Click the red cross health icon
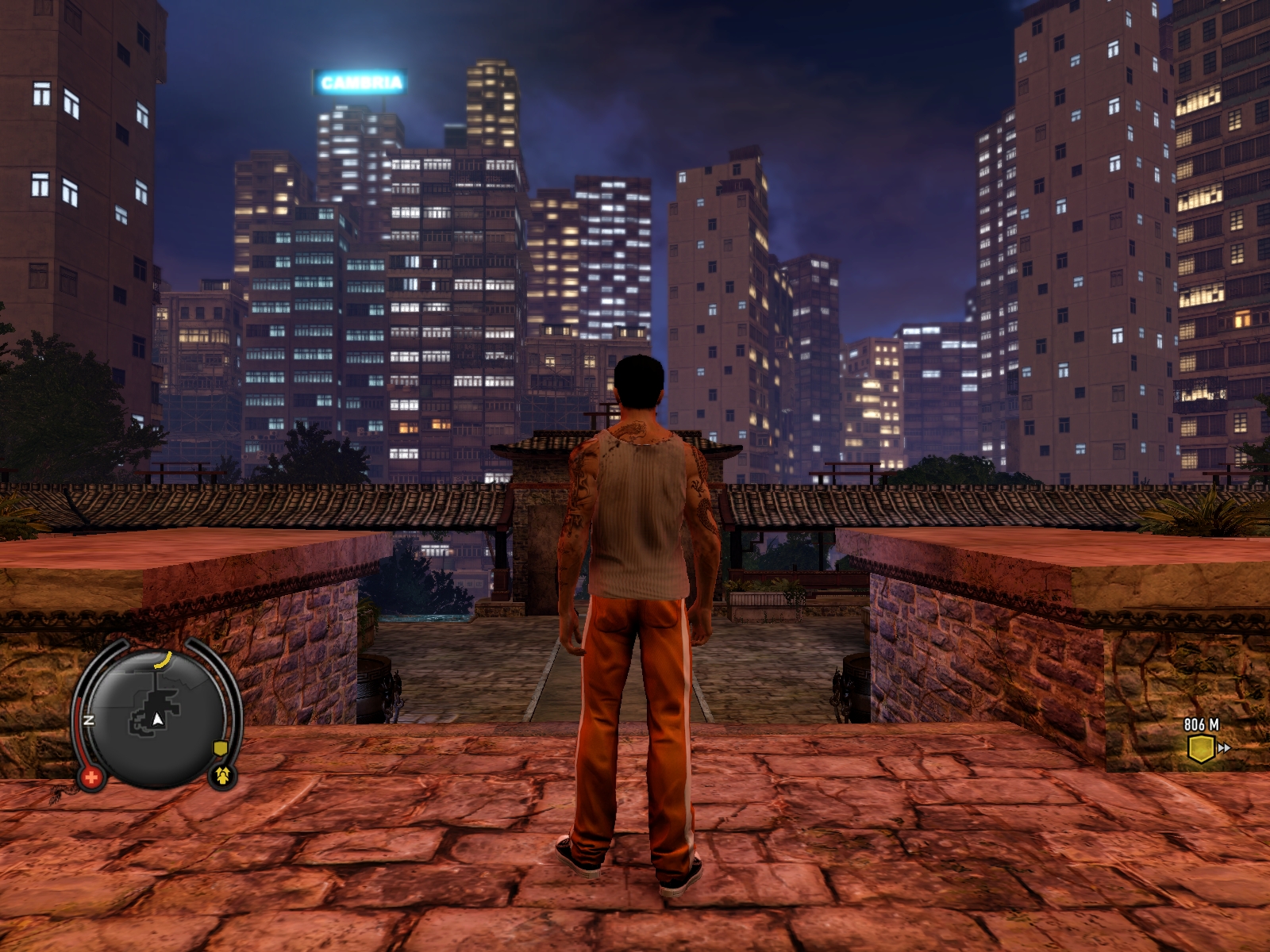This screenshot has height=952, width=1270. click(x=91, y=777)
